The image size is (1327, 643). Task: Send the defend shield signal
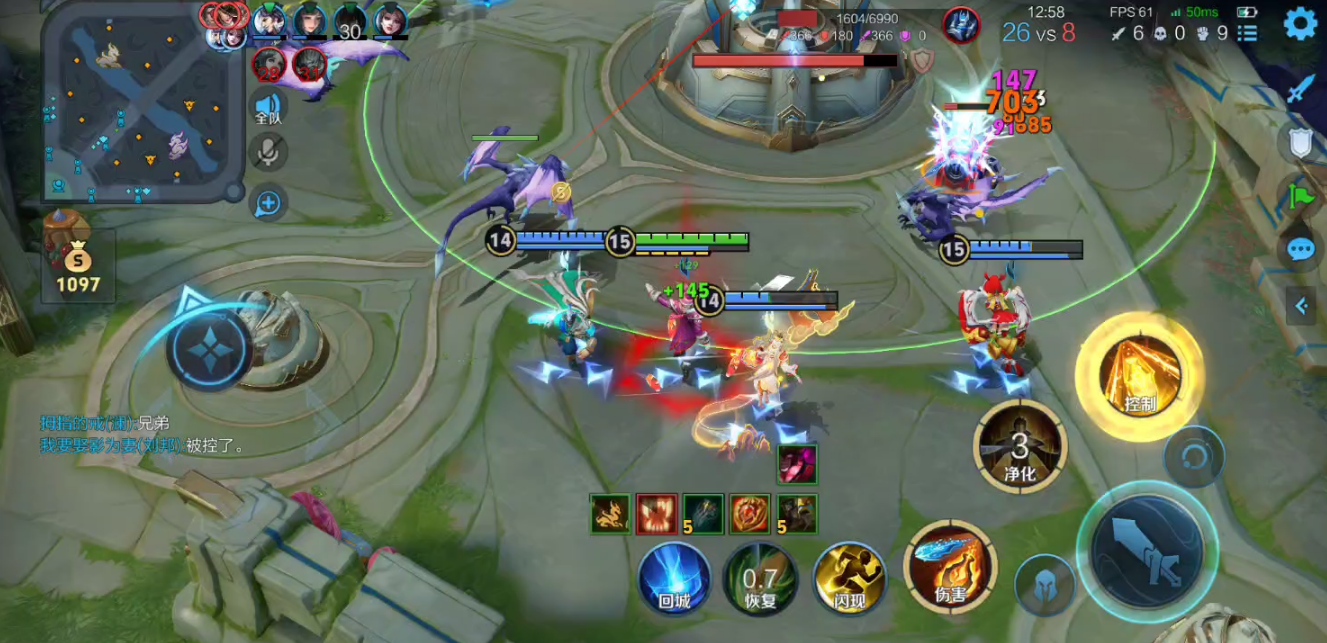coord(1300,143)
